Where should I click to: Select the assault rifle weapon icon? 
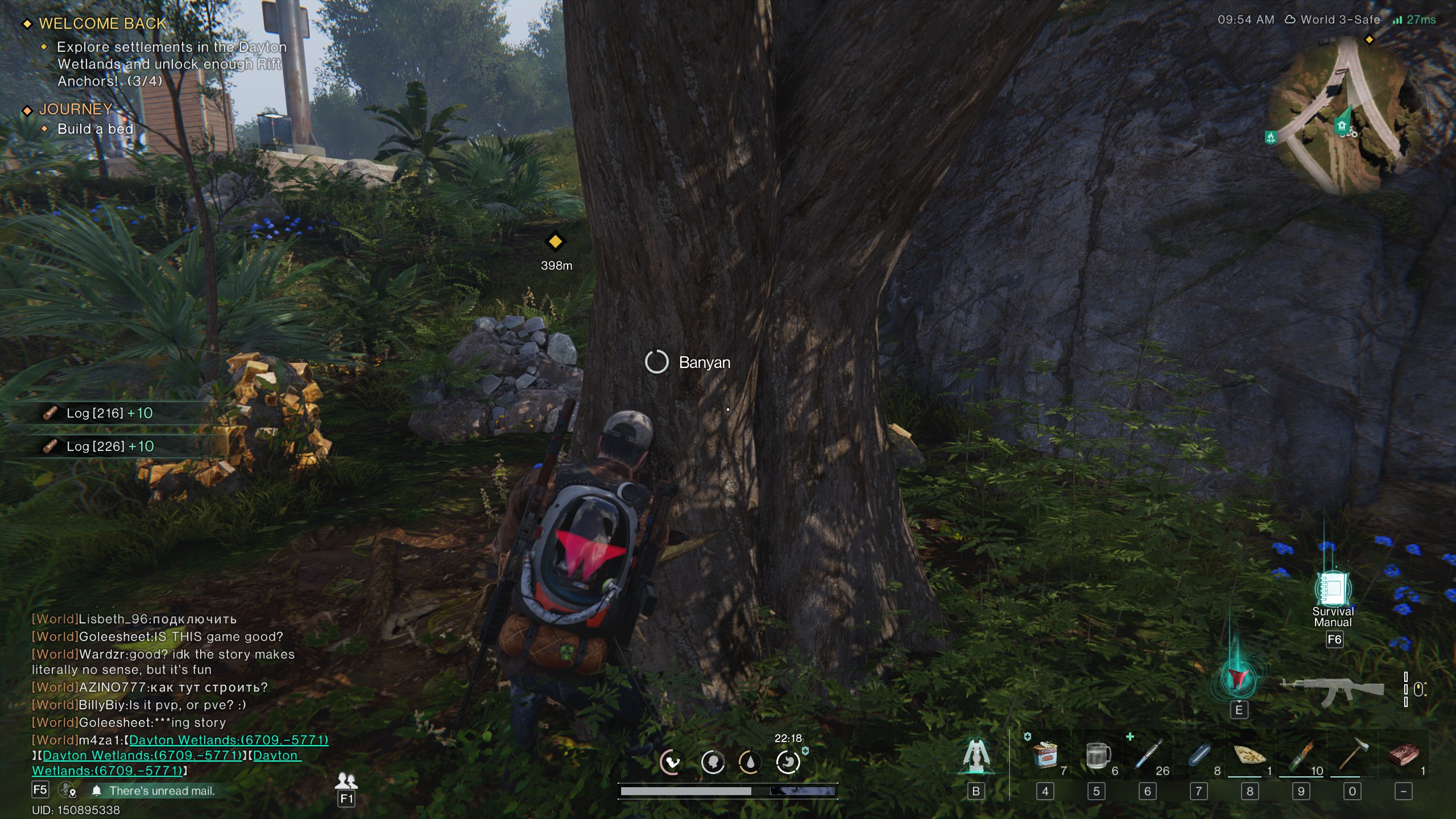tap(1331, 690)
